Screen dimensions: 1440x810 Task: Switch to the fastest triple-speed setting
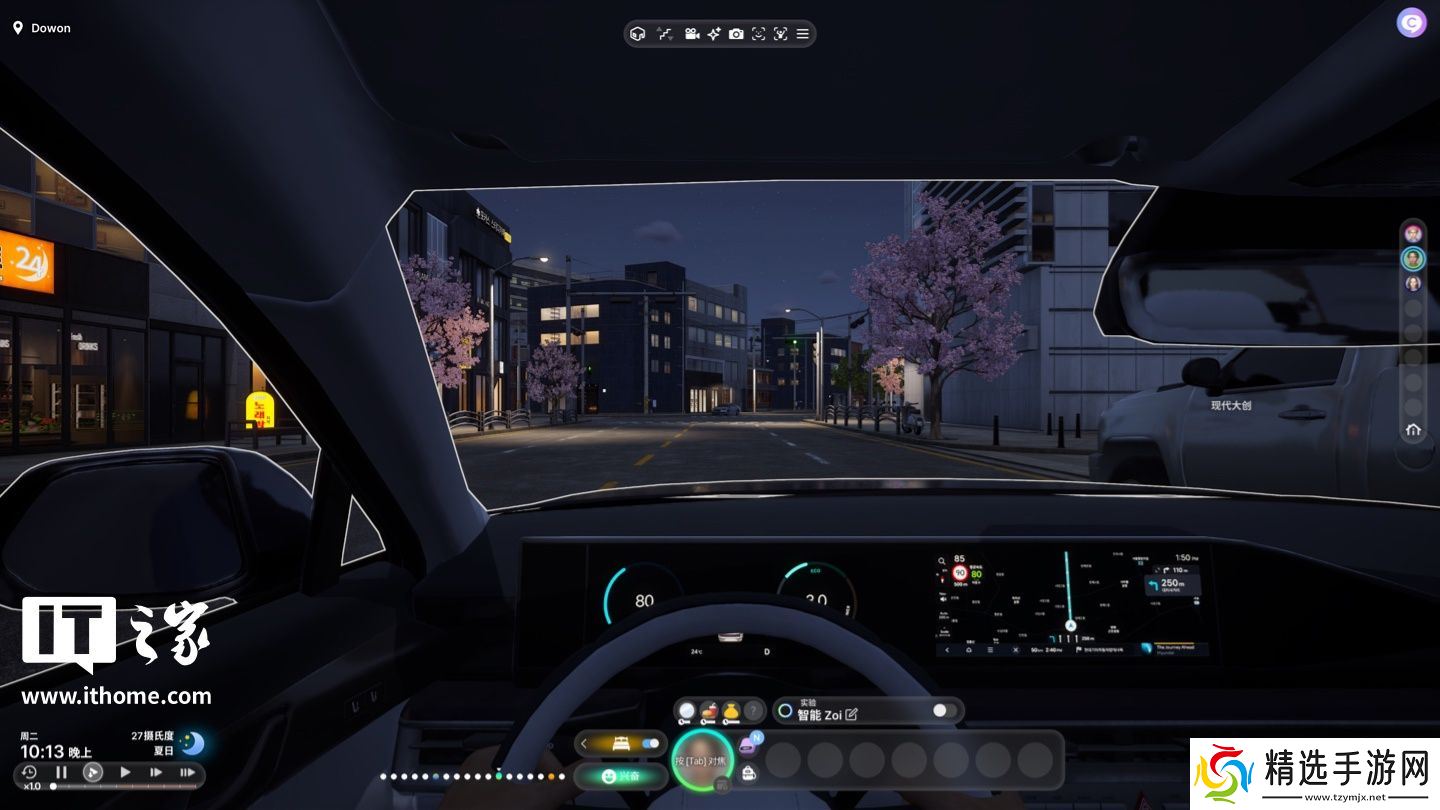tap(187, 772)
